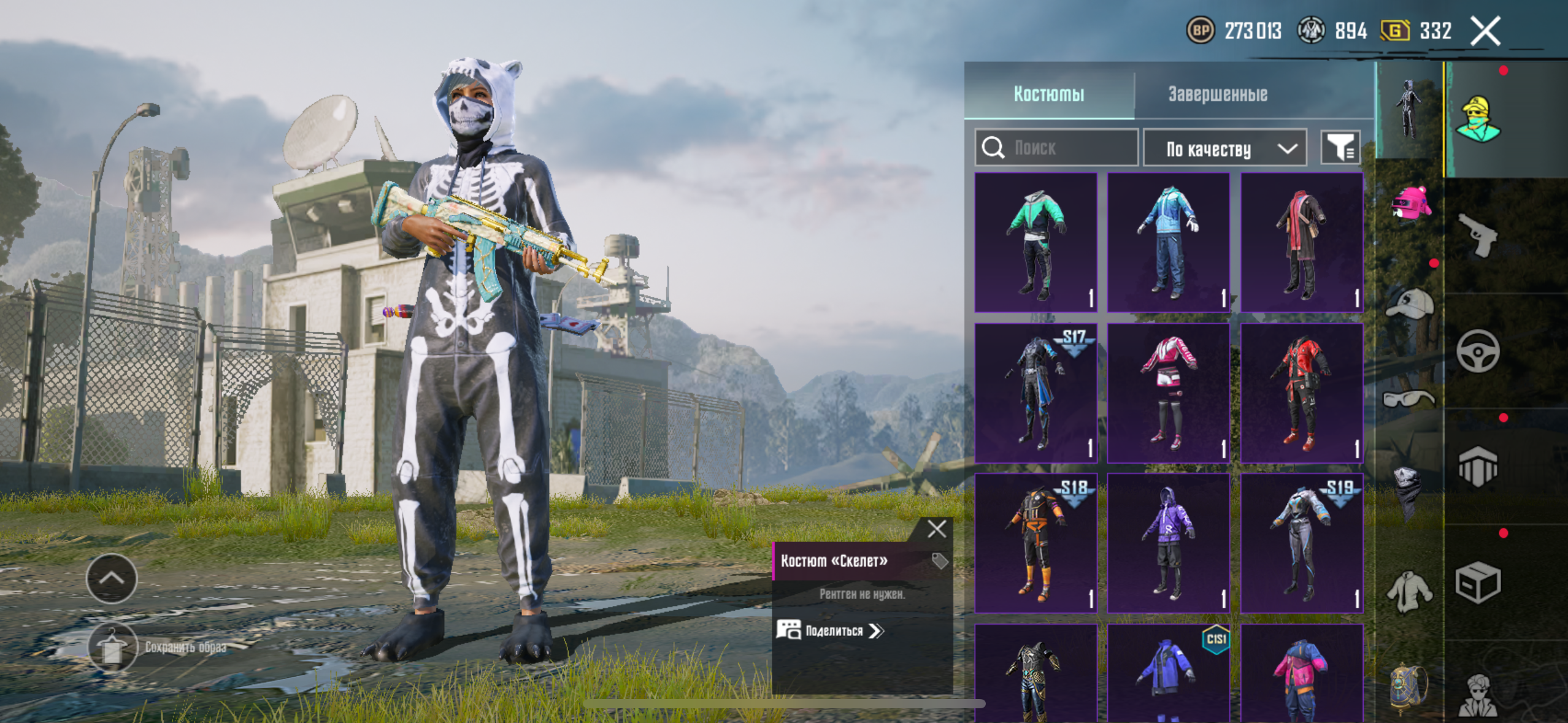
Task: Close the Костюм «Скелет» info popup
Action: 937,529
